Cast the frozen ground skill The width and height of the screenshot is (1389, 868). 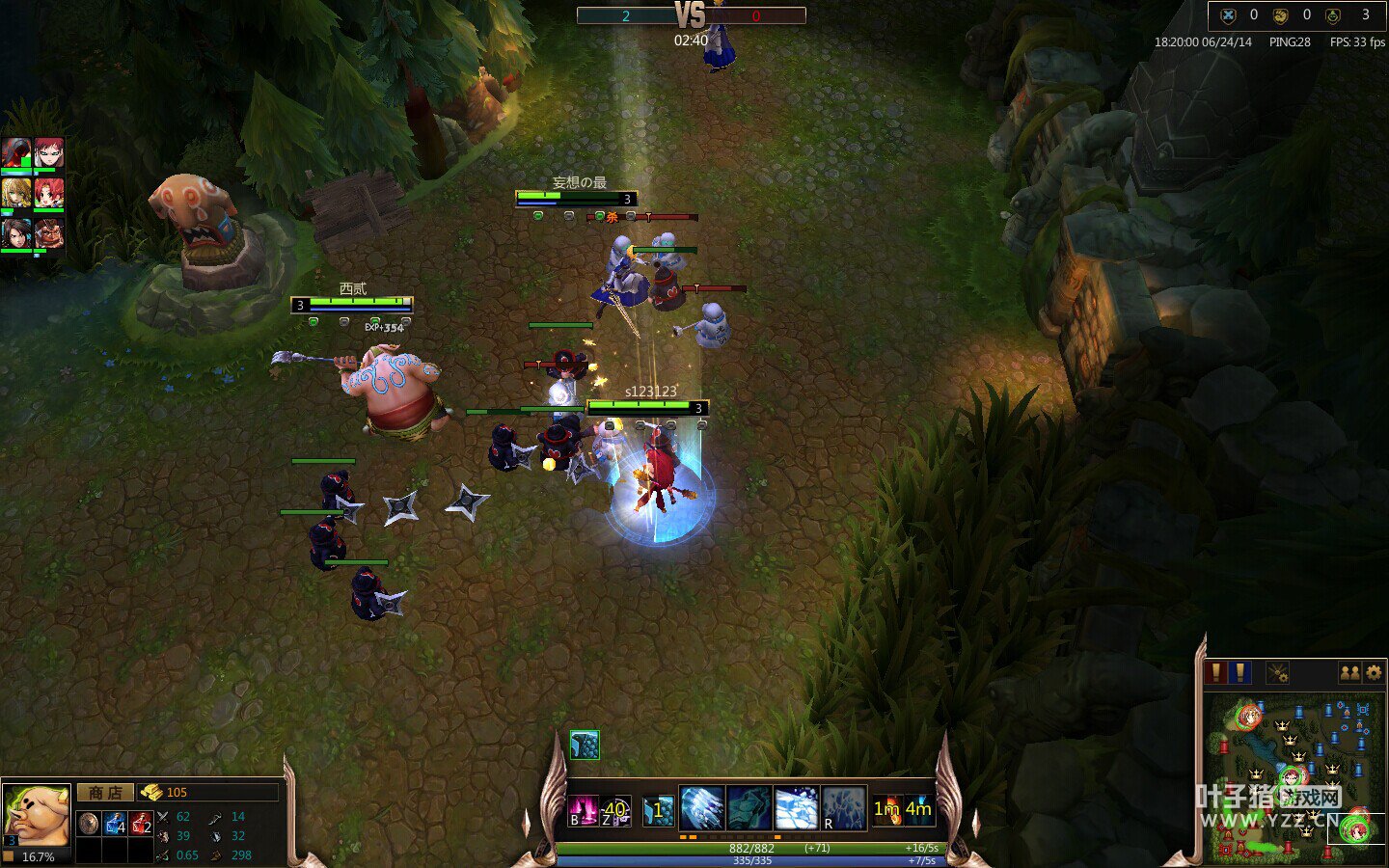click(x=796, y=808)
